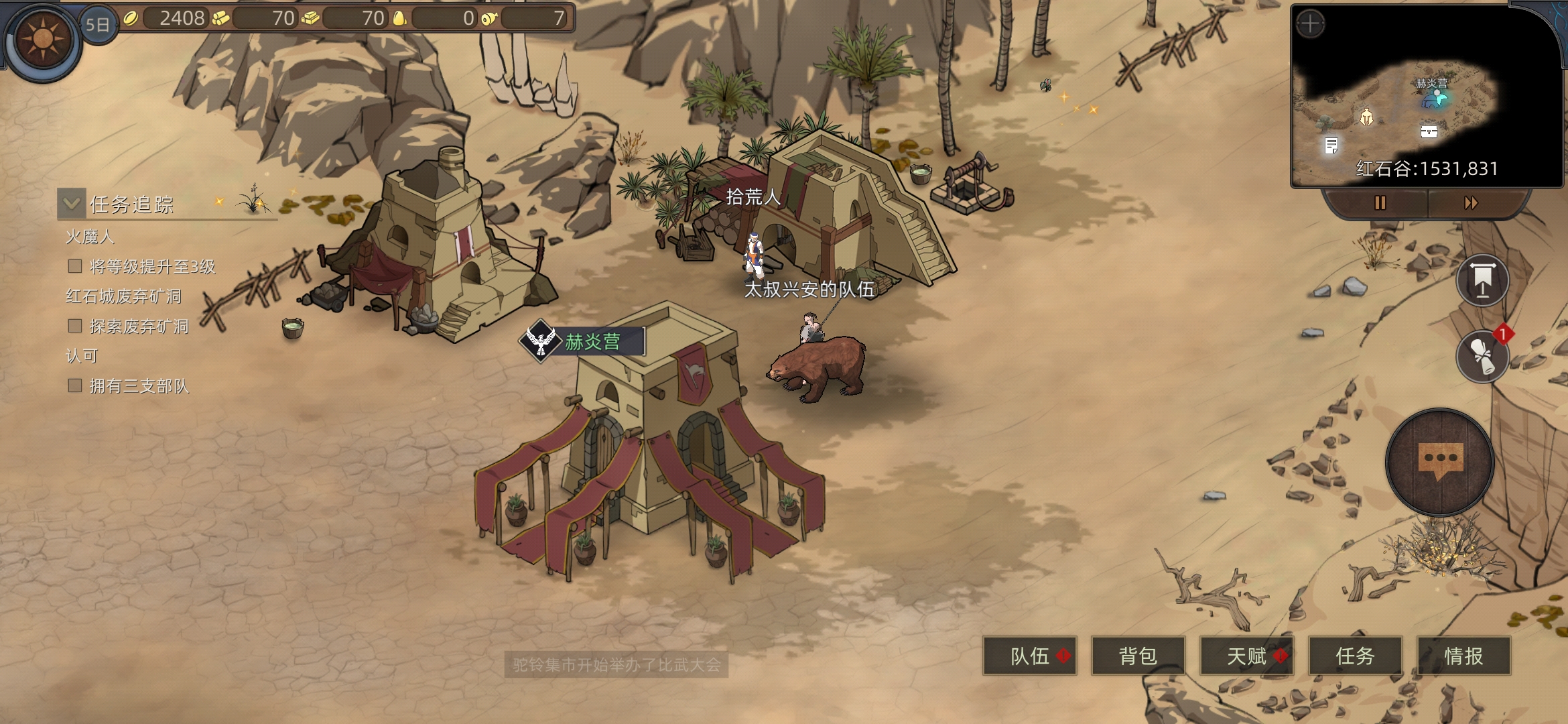Pause the game time

(x=1380, y=202)
